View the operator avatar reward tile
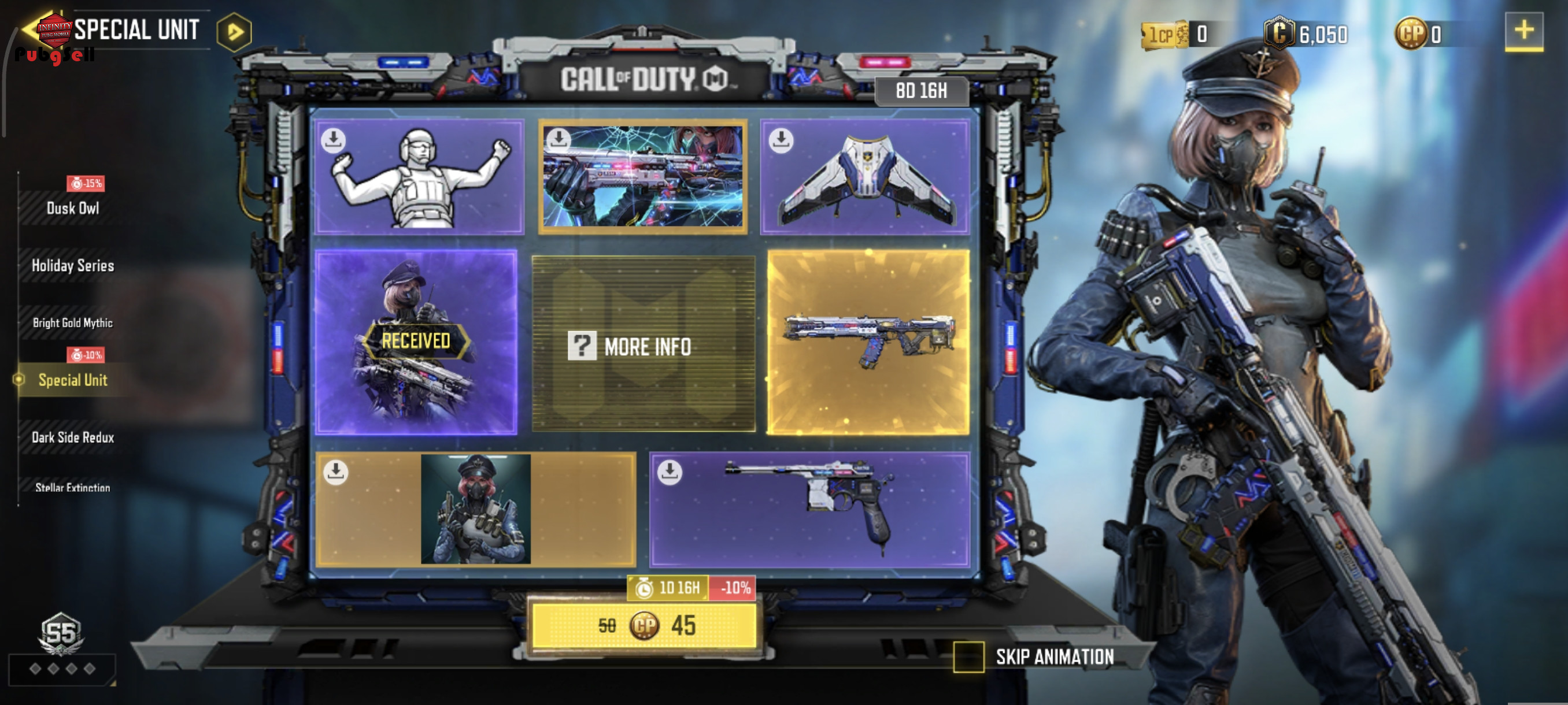 (475, 509)
